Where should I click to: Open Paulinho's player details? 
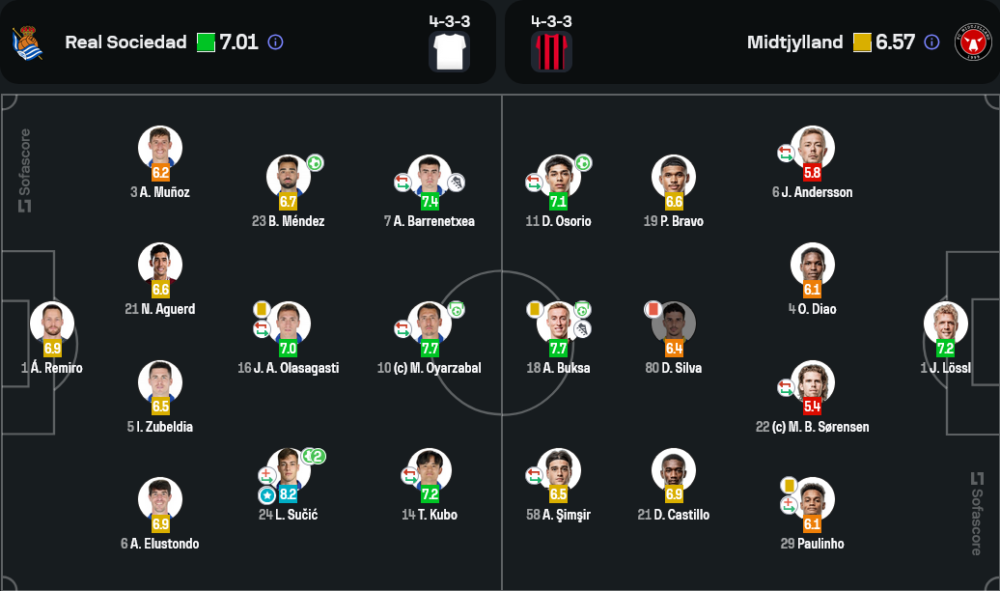click(x=812, y=500)
